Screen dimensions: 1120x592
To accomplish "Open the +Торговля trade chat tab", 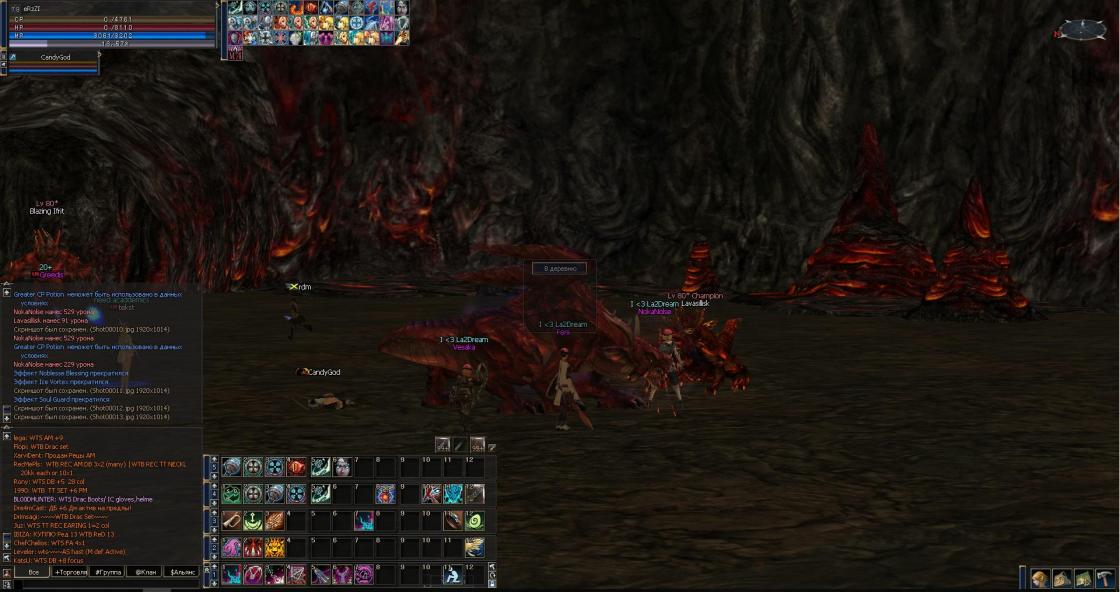I will tap(70, 572).
